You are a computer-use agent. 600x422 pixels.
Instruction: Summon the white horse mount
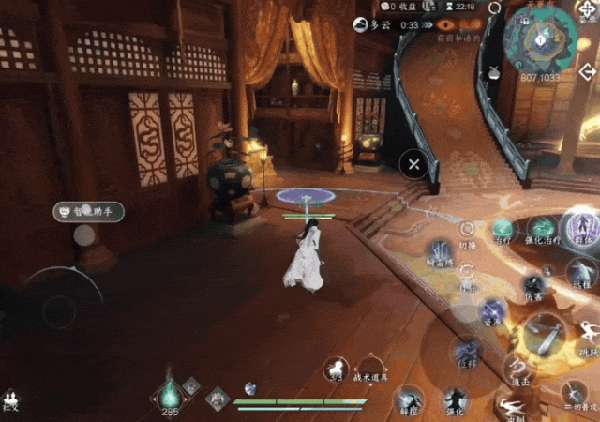(333, 370)
